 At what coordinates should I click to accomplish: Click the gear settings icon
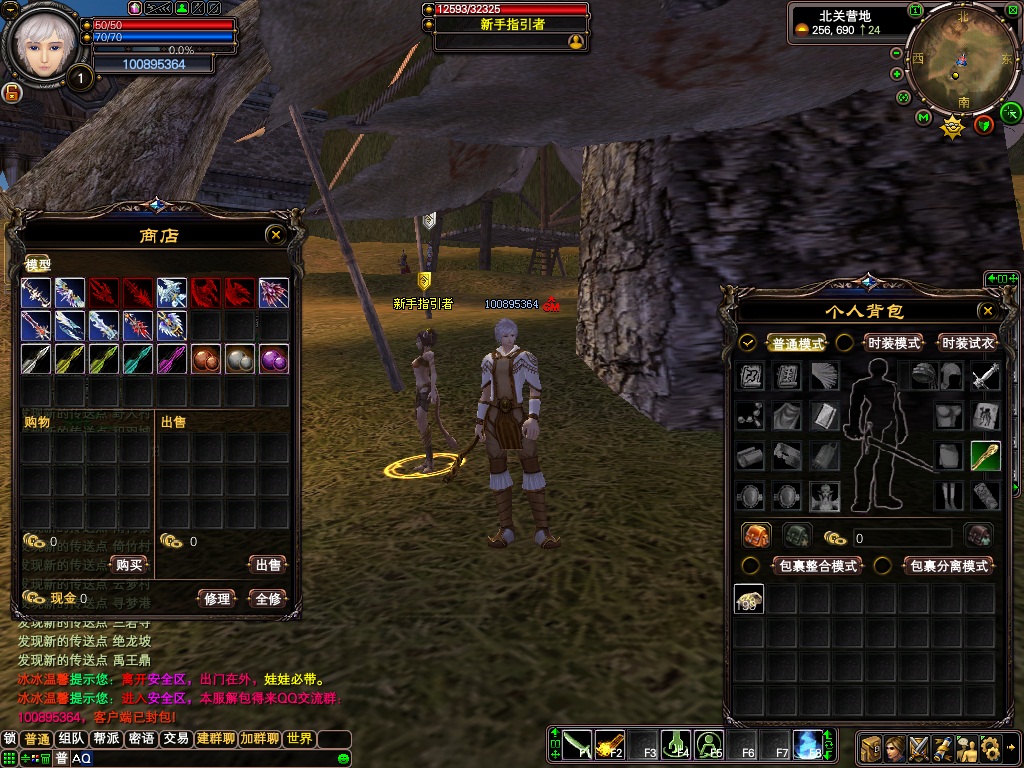coord(991,747)
